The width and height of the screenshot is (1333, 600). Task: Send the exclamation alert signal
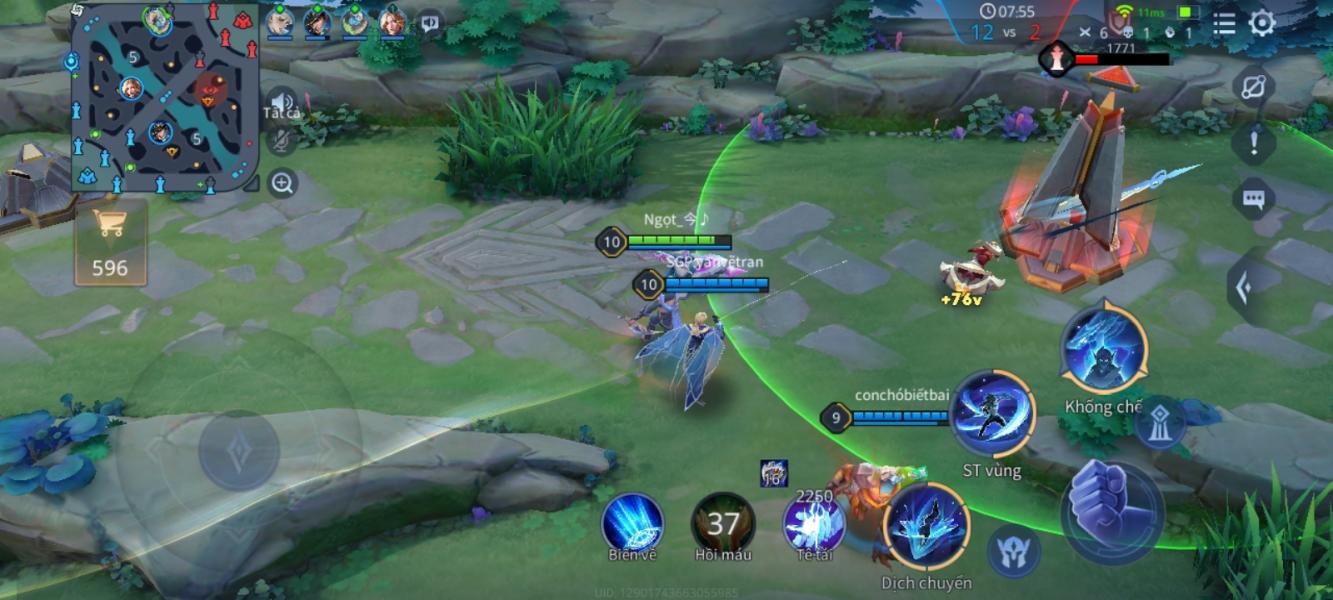click(1253, 142)
